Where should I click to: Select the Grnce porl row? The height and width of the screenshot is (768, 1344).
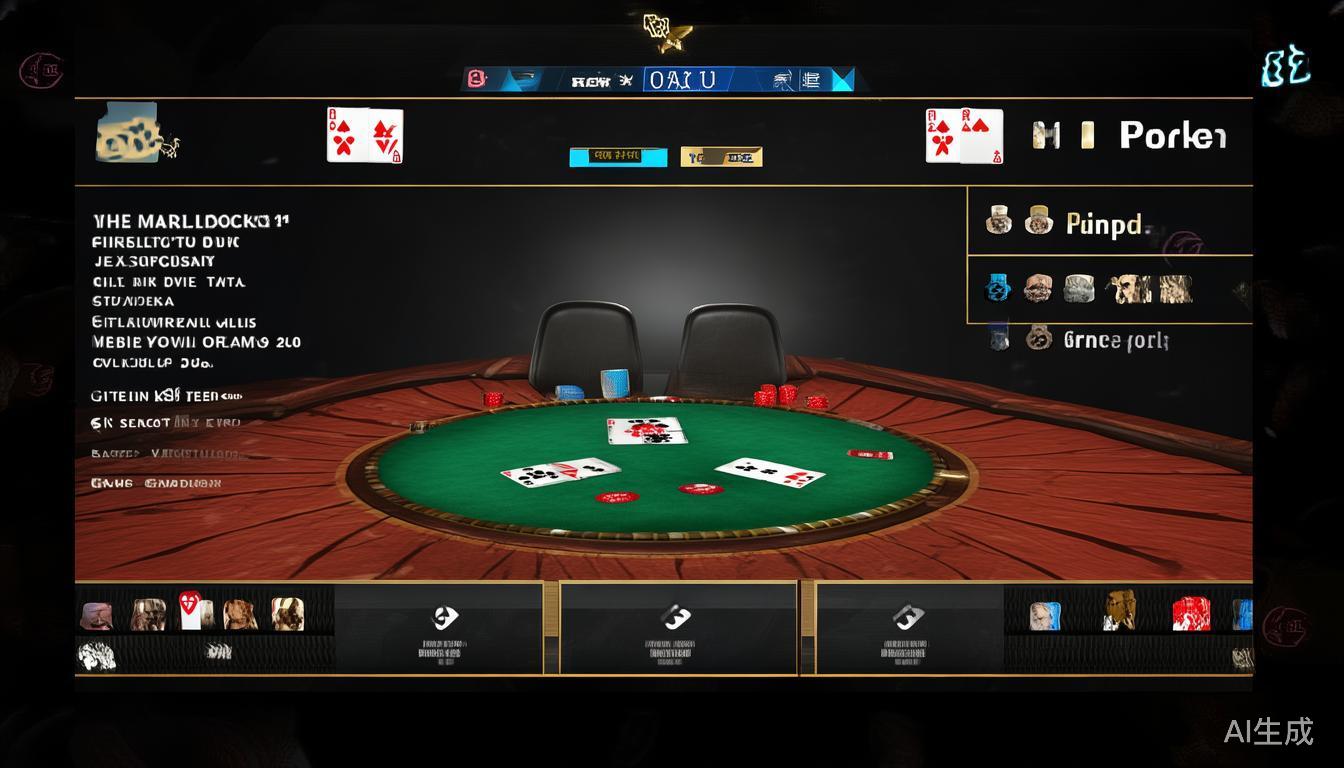pyautogui.click(x=1115, y=340)
